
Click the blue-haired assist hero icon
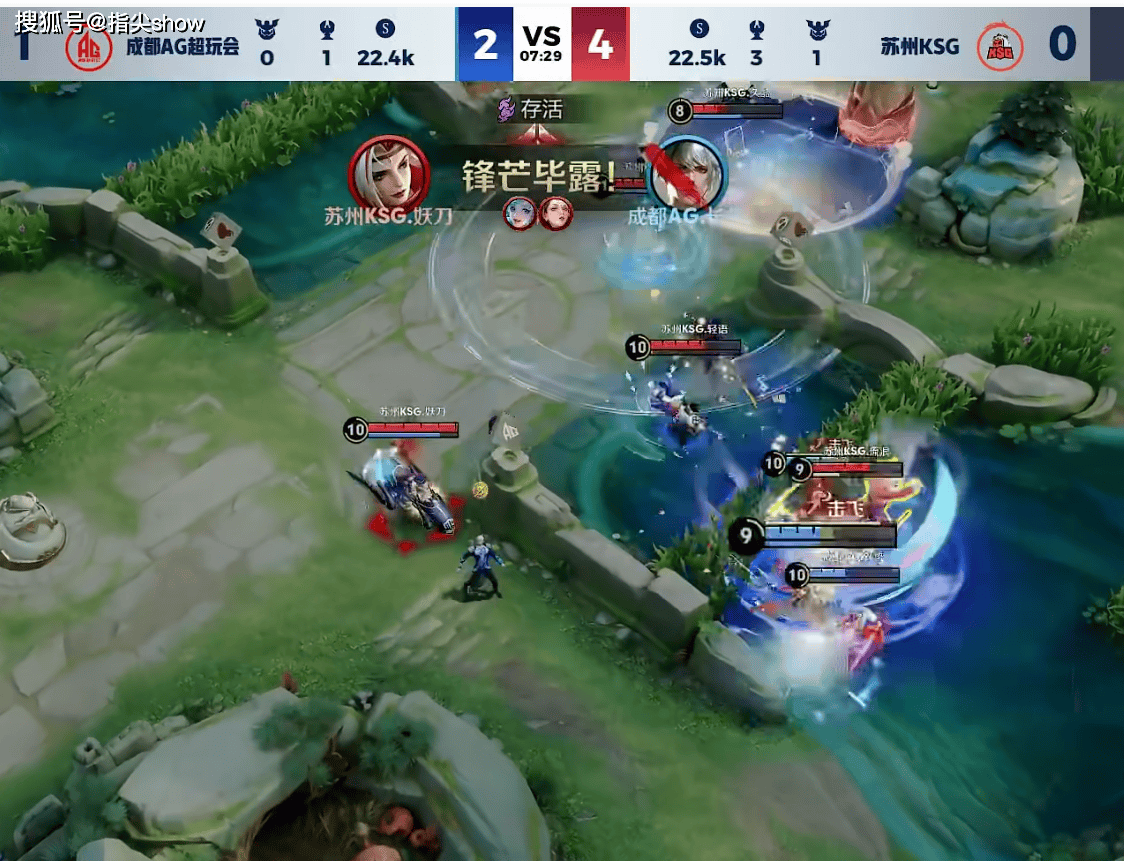(518, 213)
